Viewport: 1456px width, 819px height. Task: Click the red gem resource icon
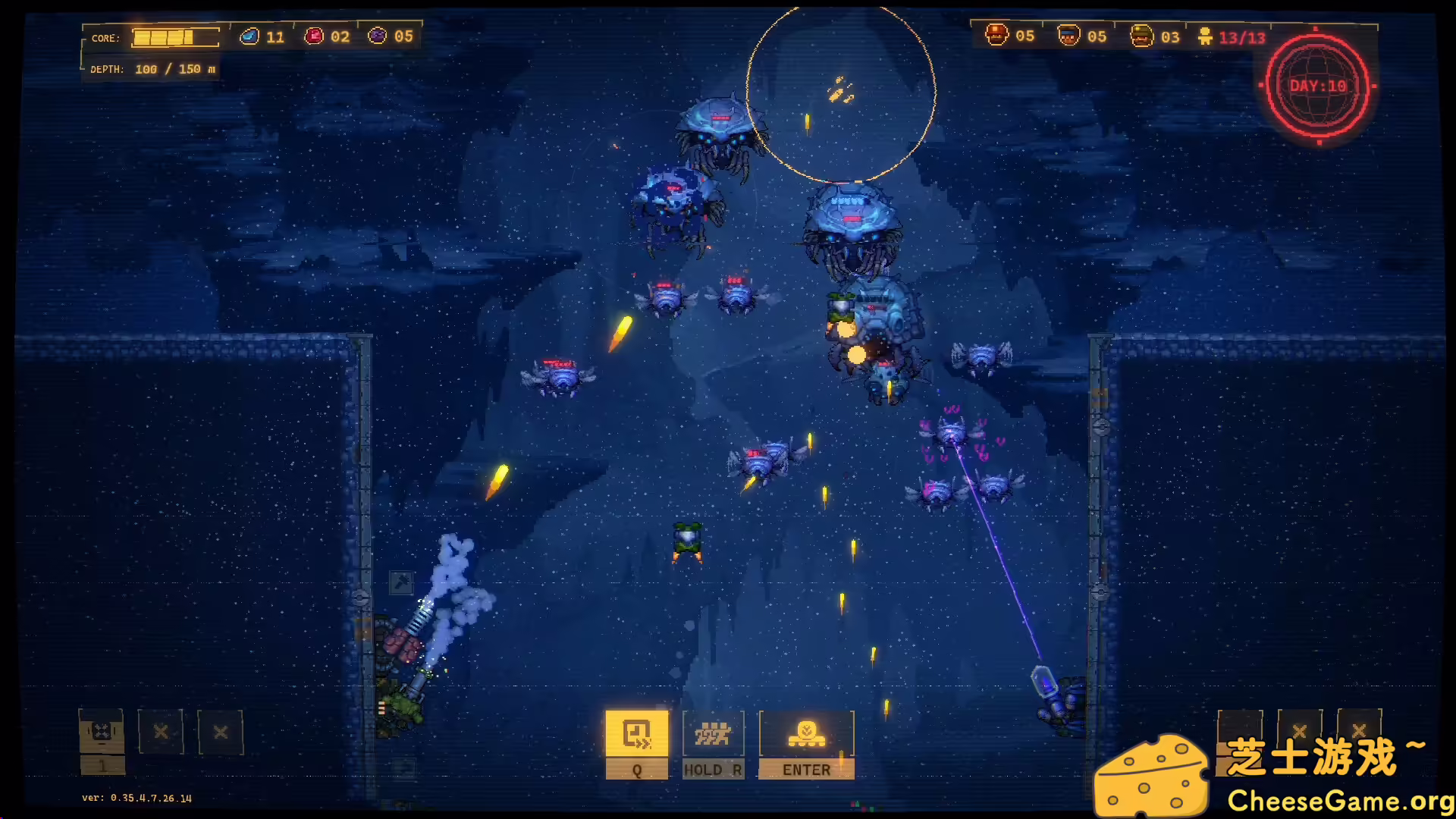pos(313,35)
